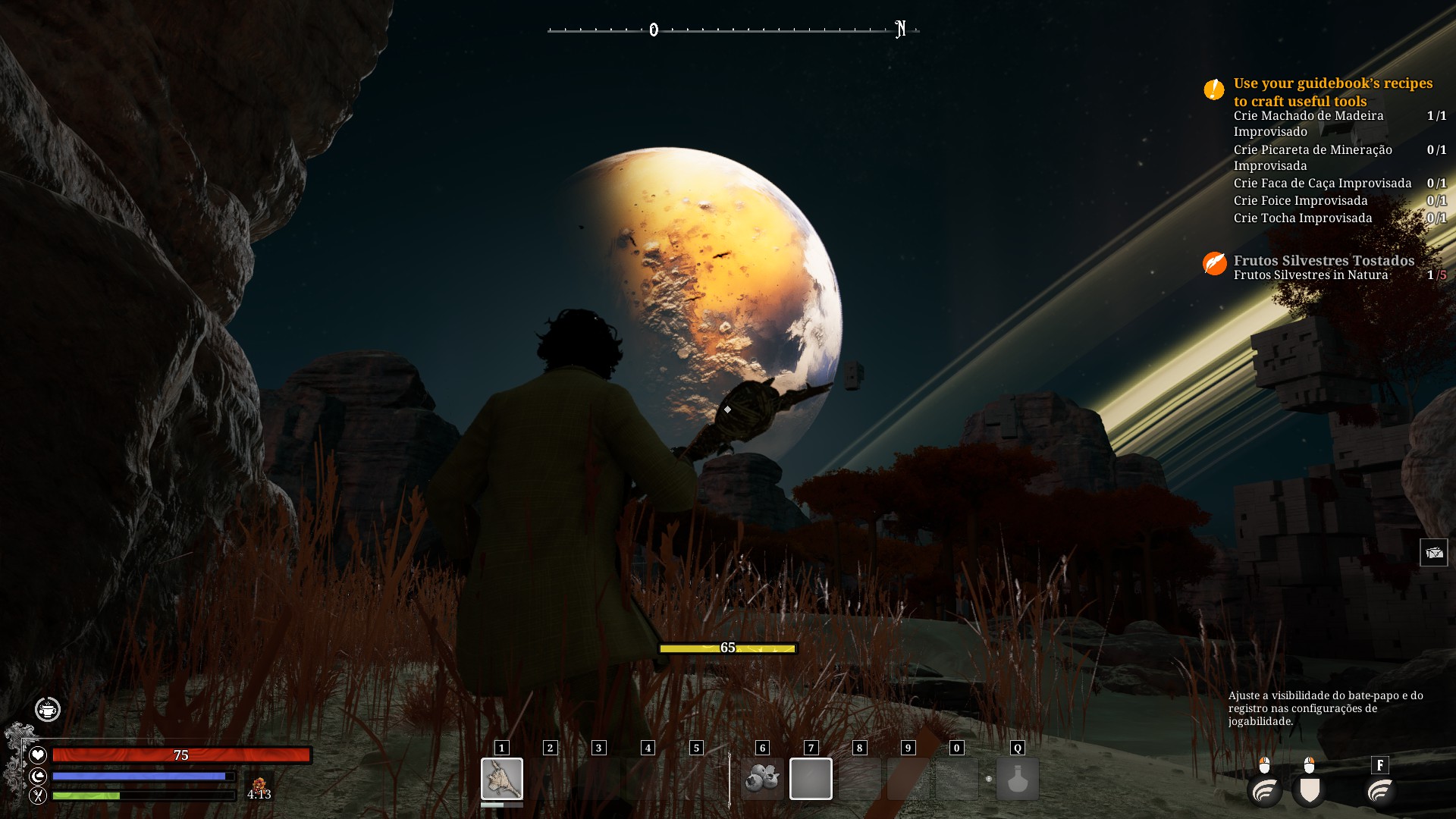Open the guidebook recipes quest tracker
1456x819 pixels.
pyautogui.click(x=1332, y=92)
